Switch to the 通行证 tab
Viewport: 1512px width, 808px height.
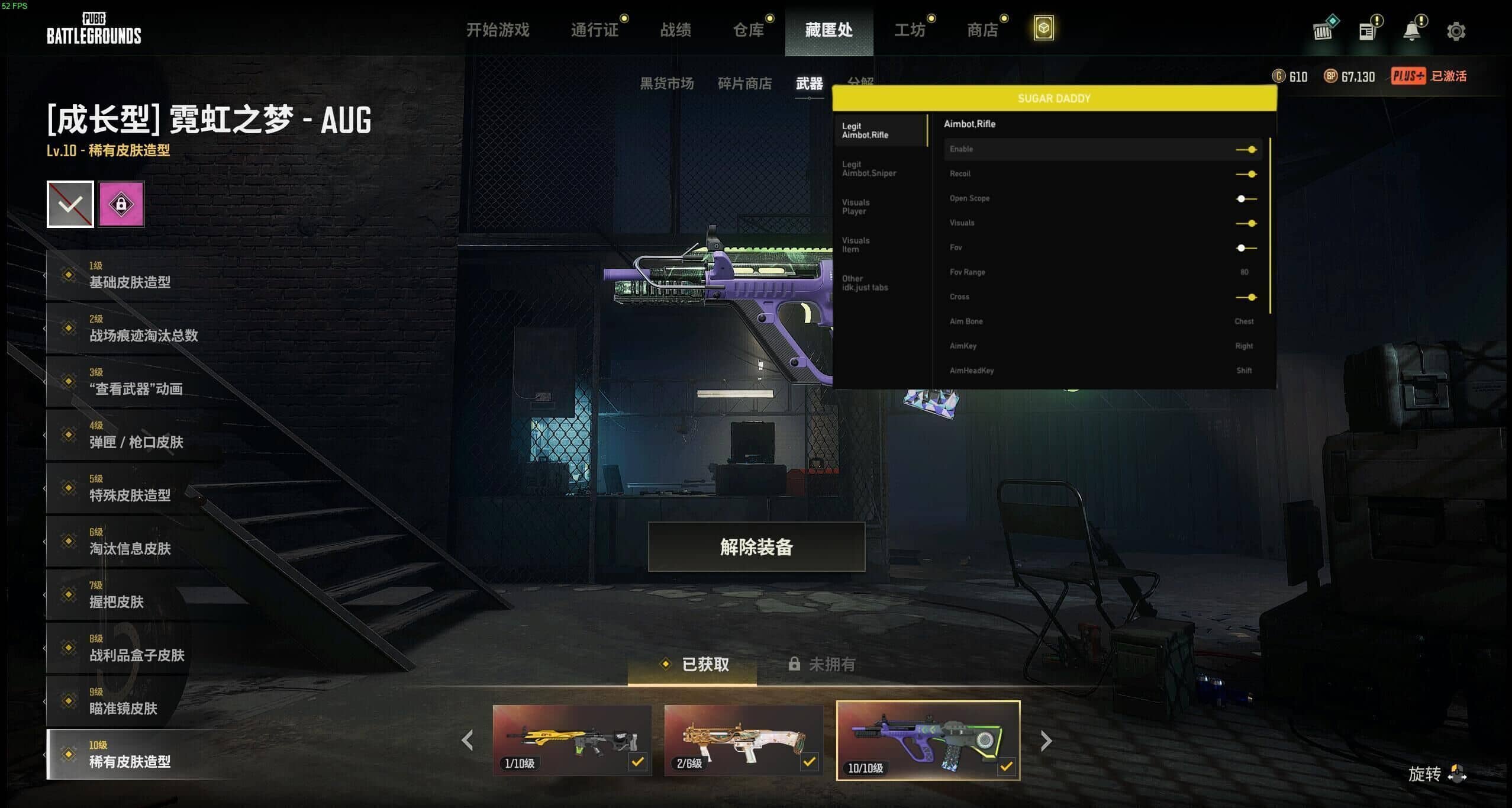[x=595, y=30]
